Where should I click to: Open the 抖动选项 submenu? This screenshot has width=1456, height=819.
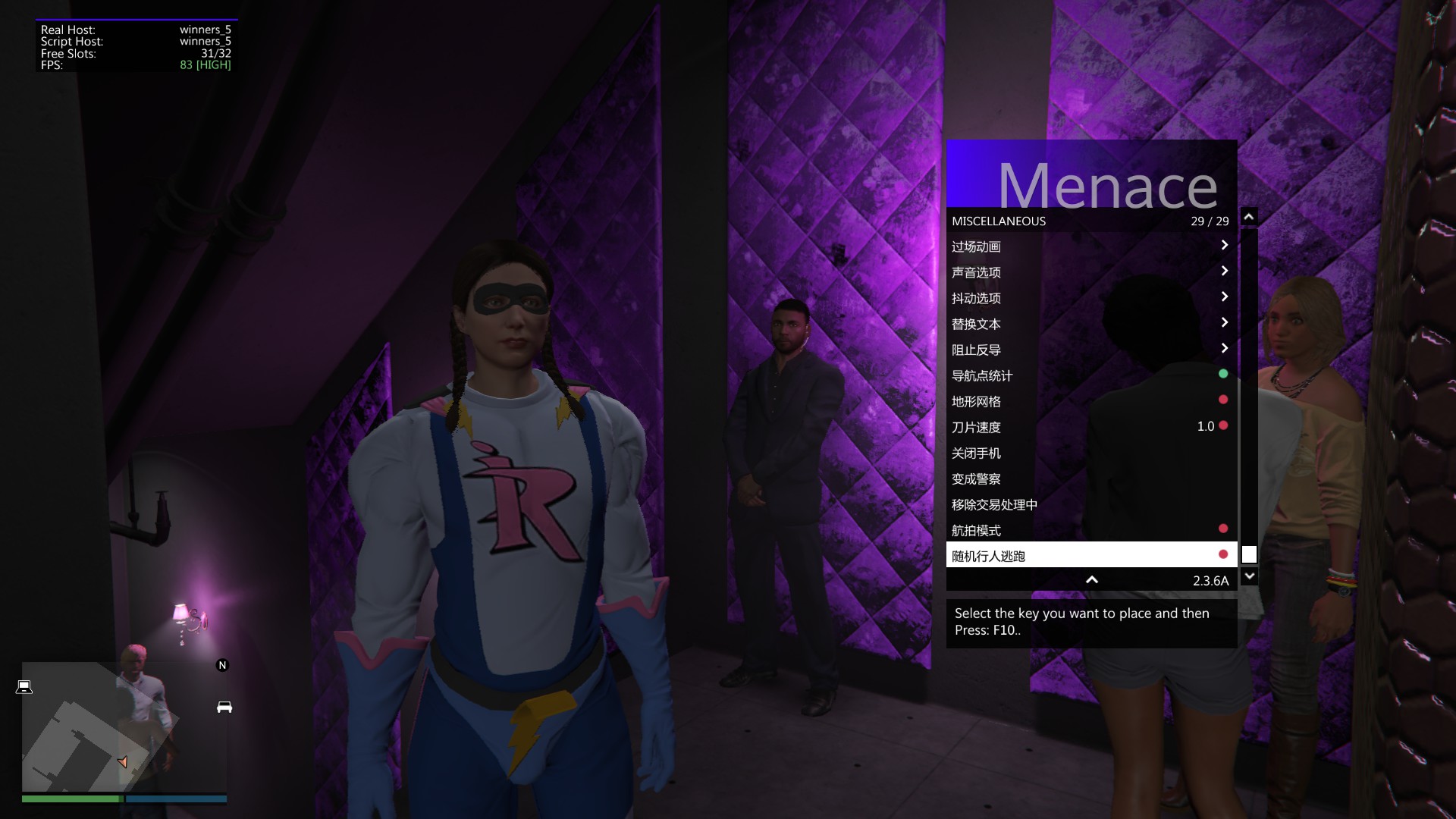[x=1090, y=298]
